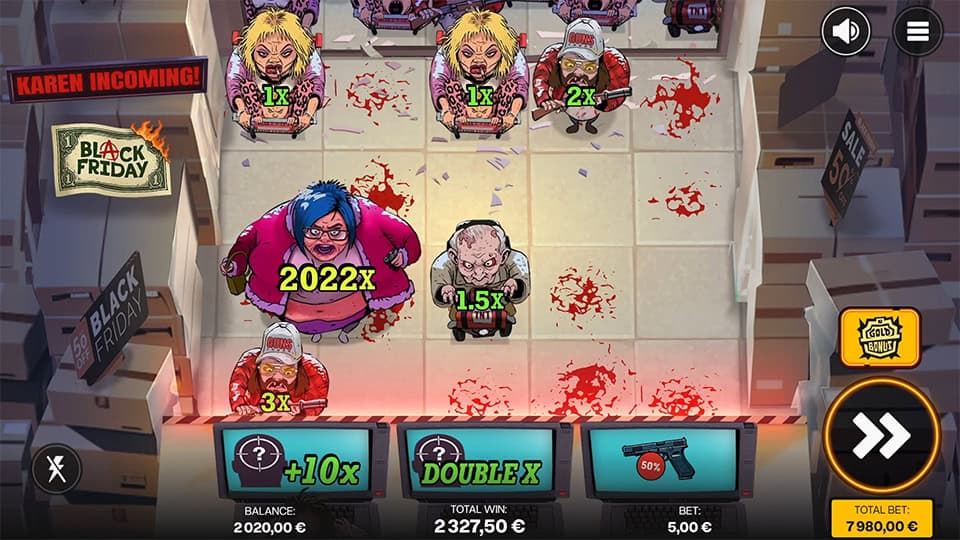960x540 pixels.
Task: Toggle the sound speaker button
Action: coord(845,32)
